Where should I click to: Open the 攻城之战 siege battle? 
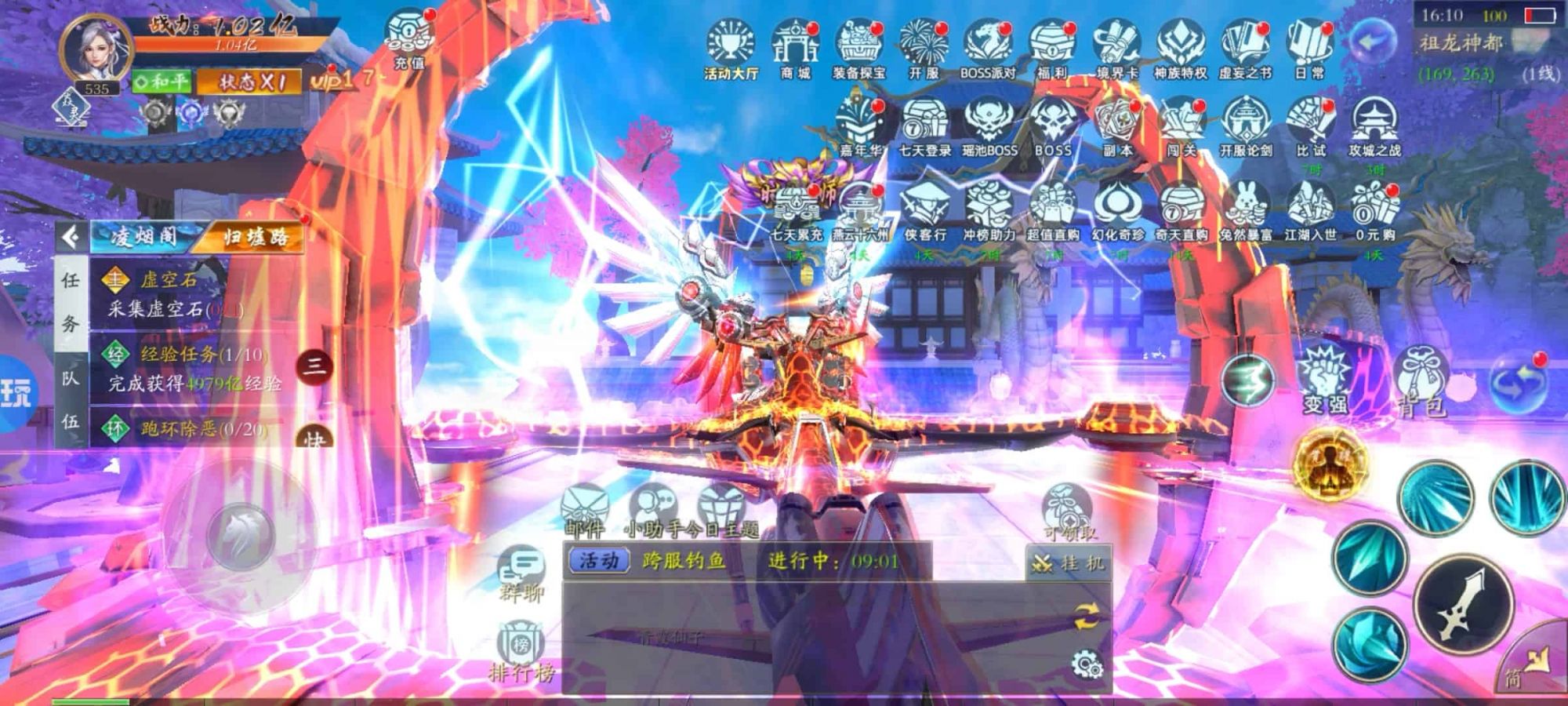point(1374,126)
